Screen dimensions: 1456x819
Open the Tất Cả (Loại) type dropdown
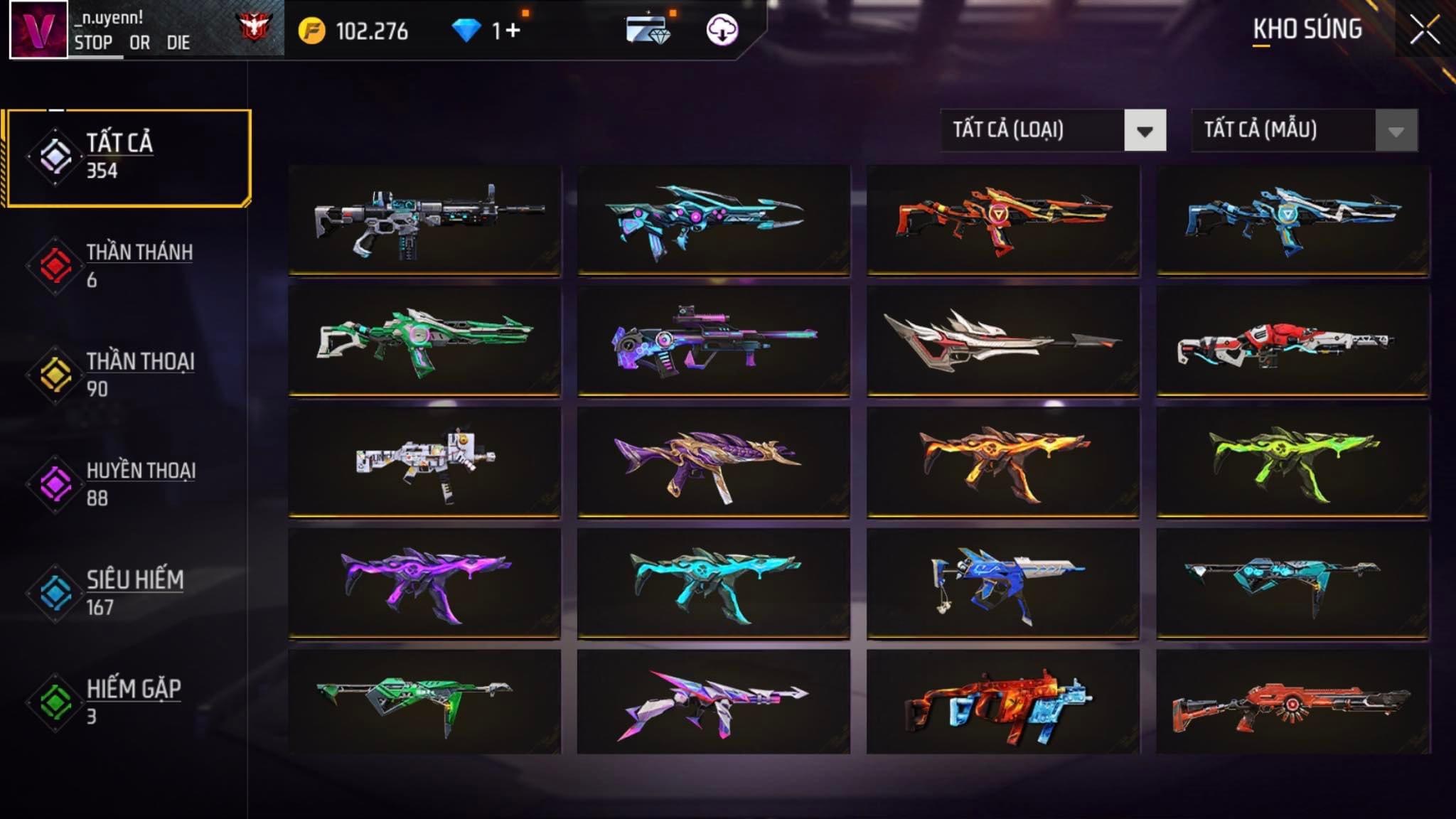(x=1145, y=131)
